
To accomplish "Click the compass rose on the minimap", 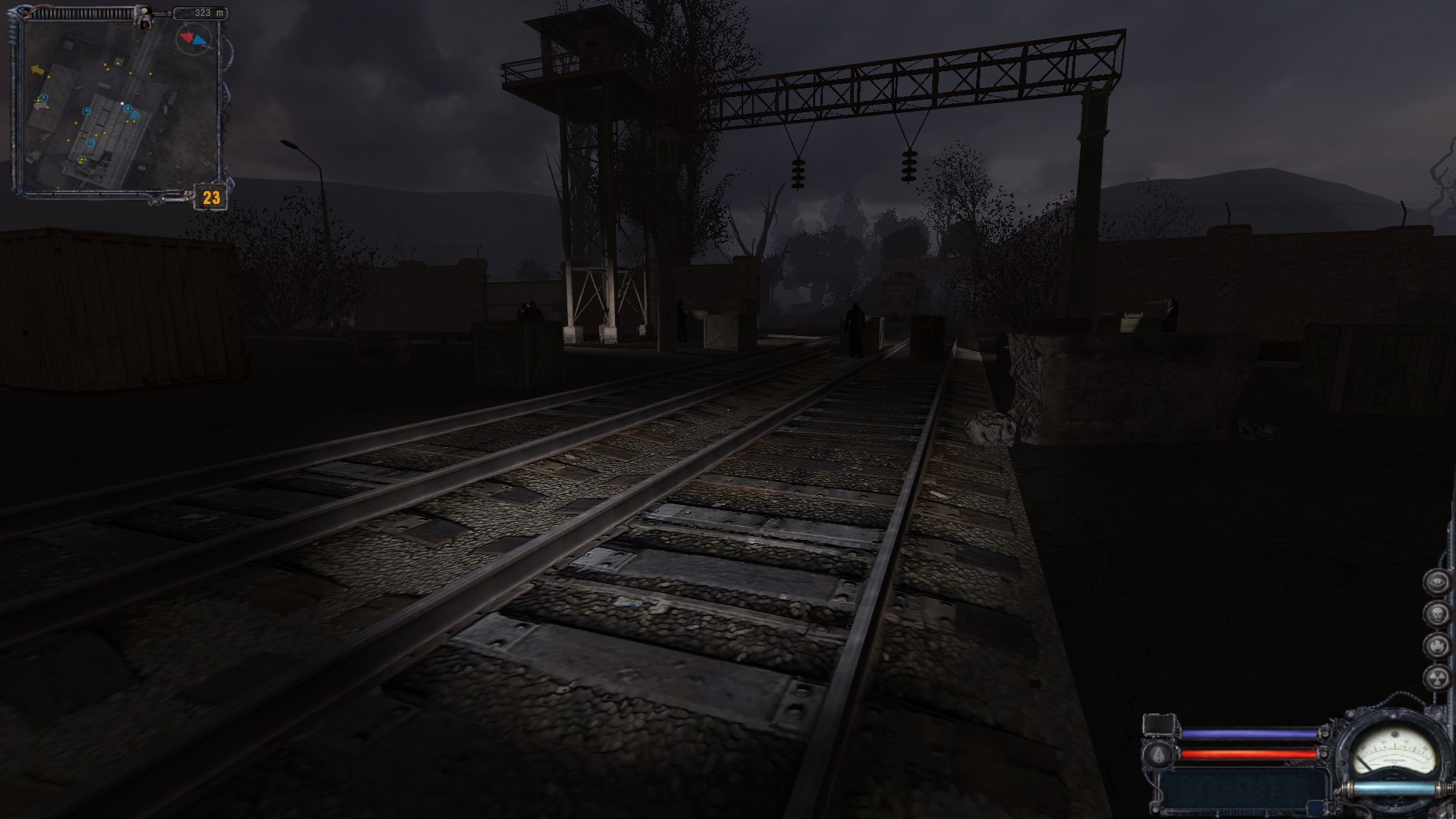I will 193,39.
